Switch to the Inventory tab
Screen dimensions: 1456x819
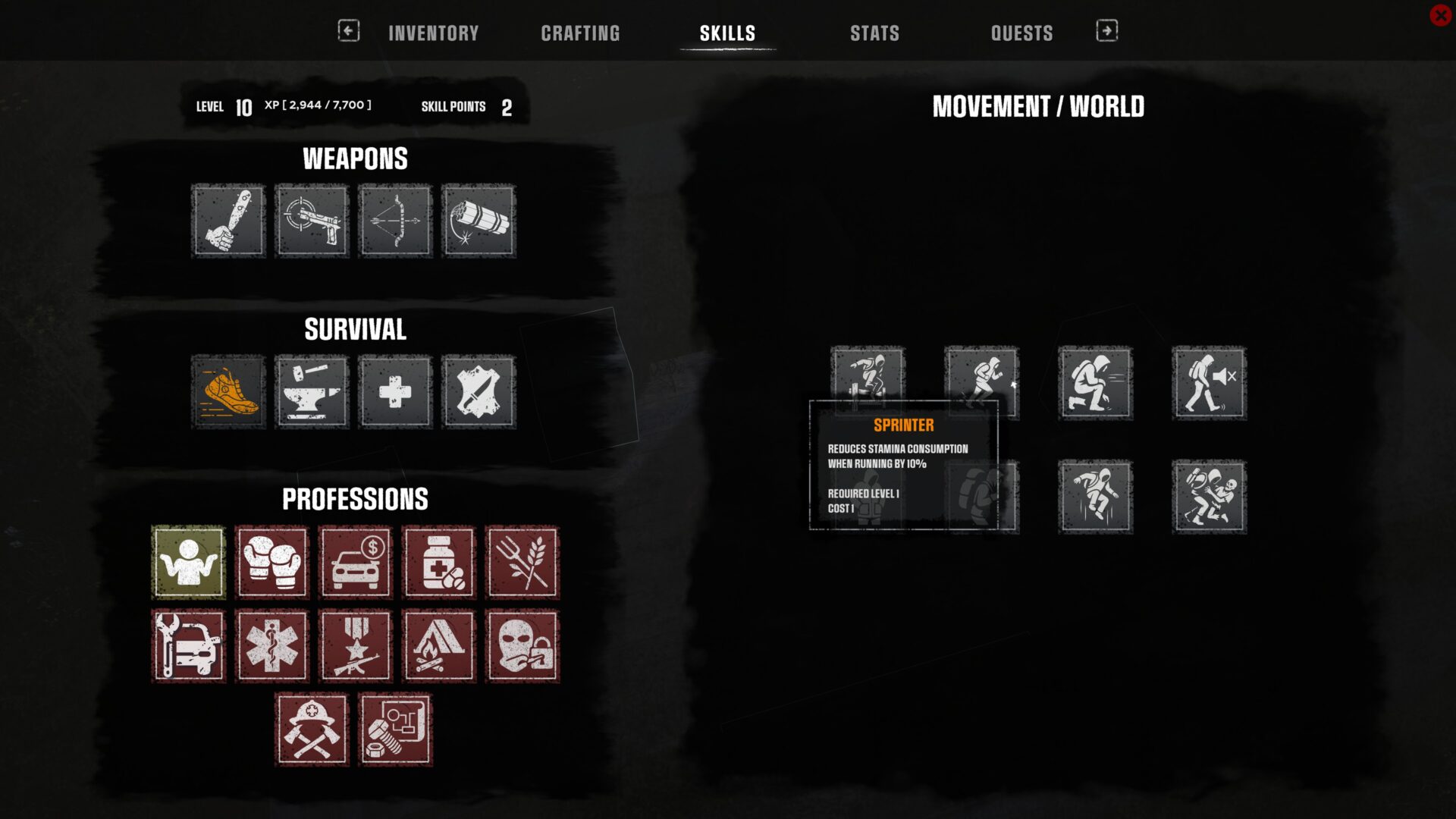(433, 33)
